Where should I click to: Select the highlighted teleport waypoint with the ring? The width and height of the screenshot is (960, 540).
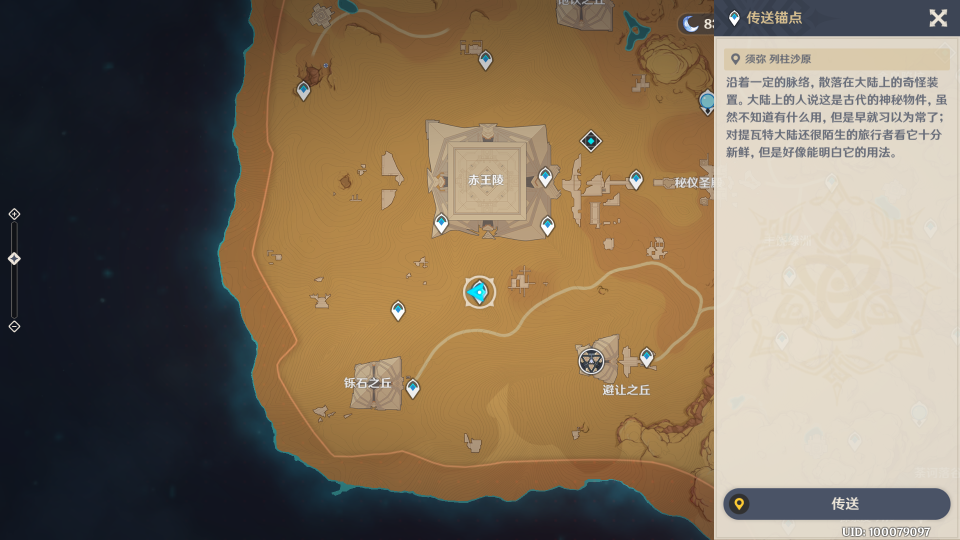tap(480, 292)
